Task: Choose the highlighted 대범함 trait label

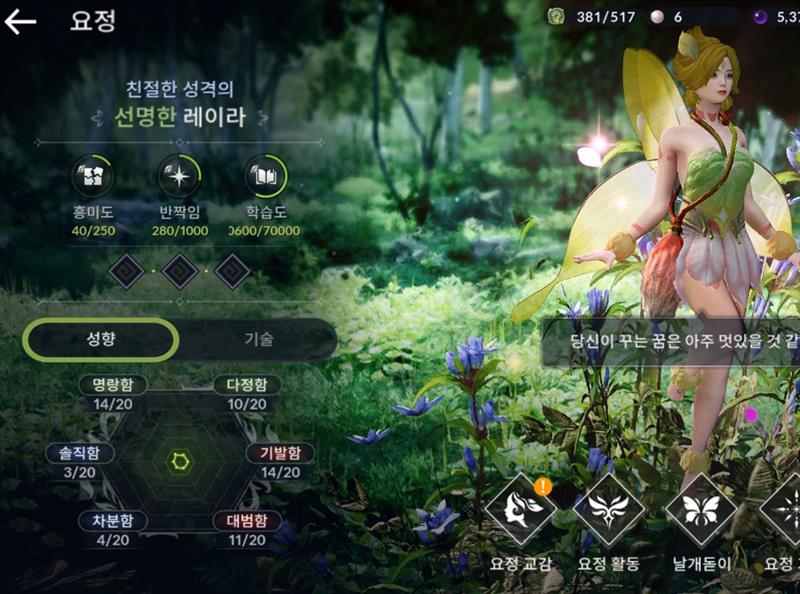Action: click(246, 520)
